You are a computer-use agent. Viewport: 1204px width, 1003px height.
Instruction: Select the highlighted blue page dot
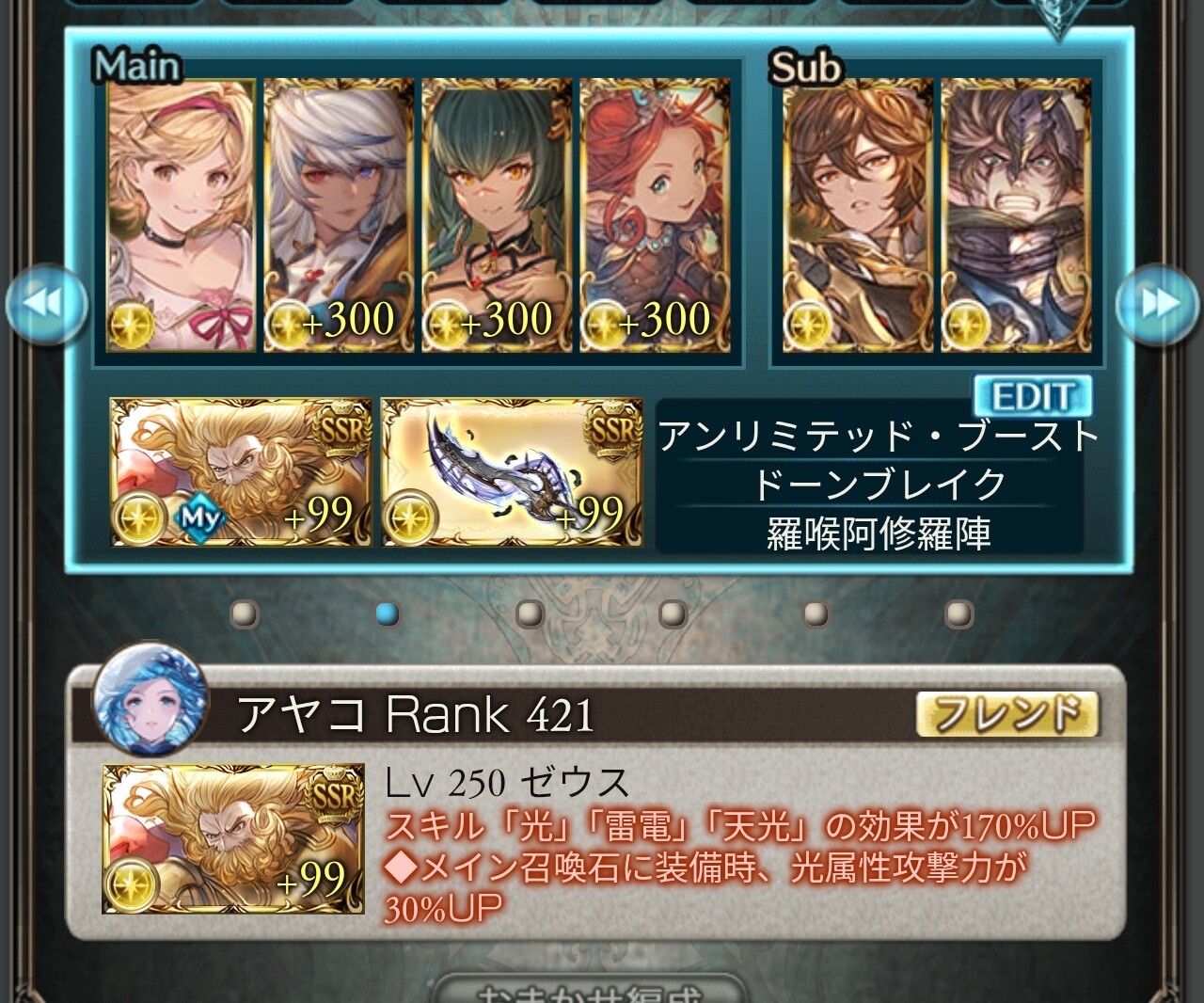tap(387, 614)
